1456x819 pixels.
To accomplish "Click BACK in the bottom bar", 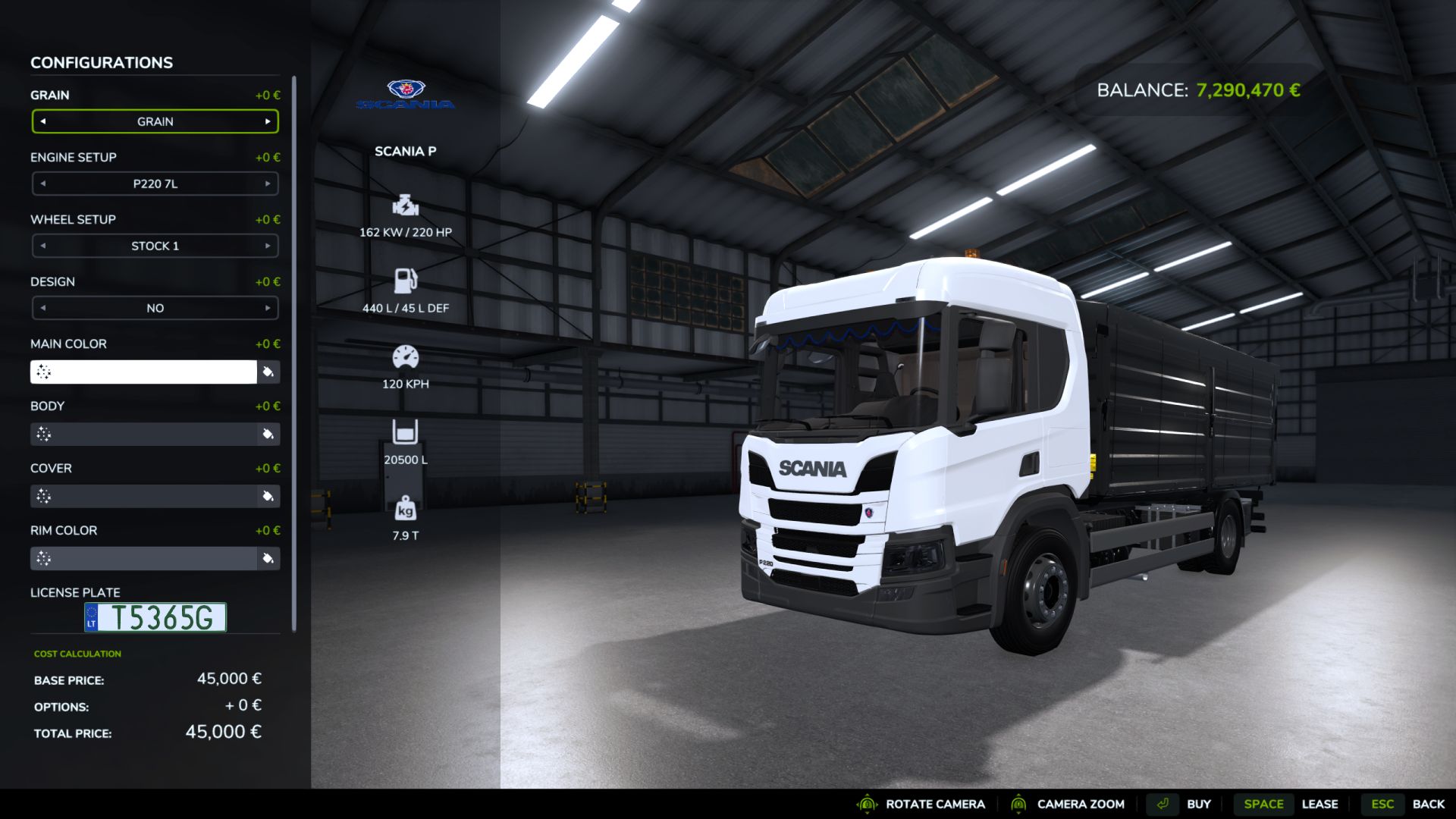I will click(1431, 804).
